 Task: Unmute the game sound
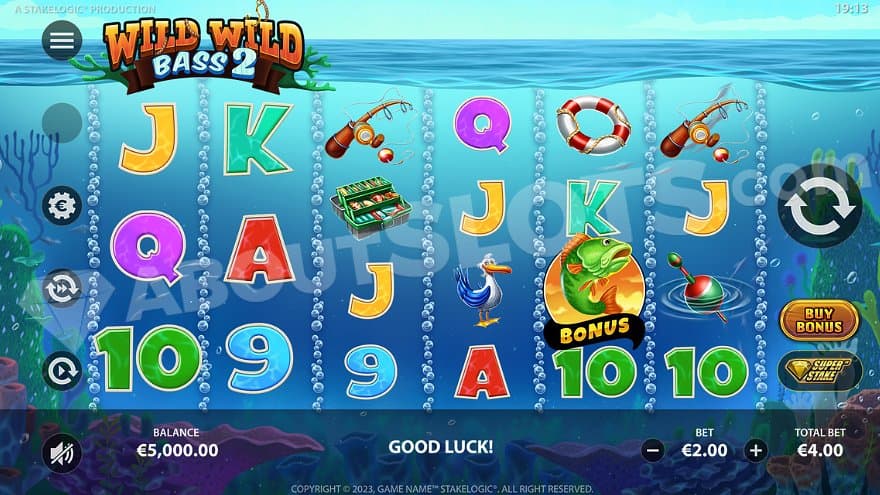pyautogui.click(x=62, y=454)
